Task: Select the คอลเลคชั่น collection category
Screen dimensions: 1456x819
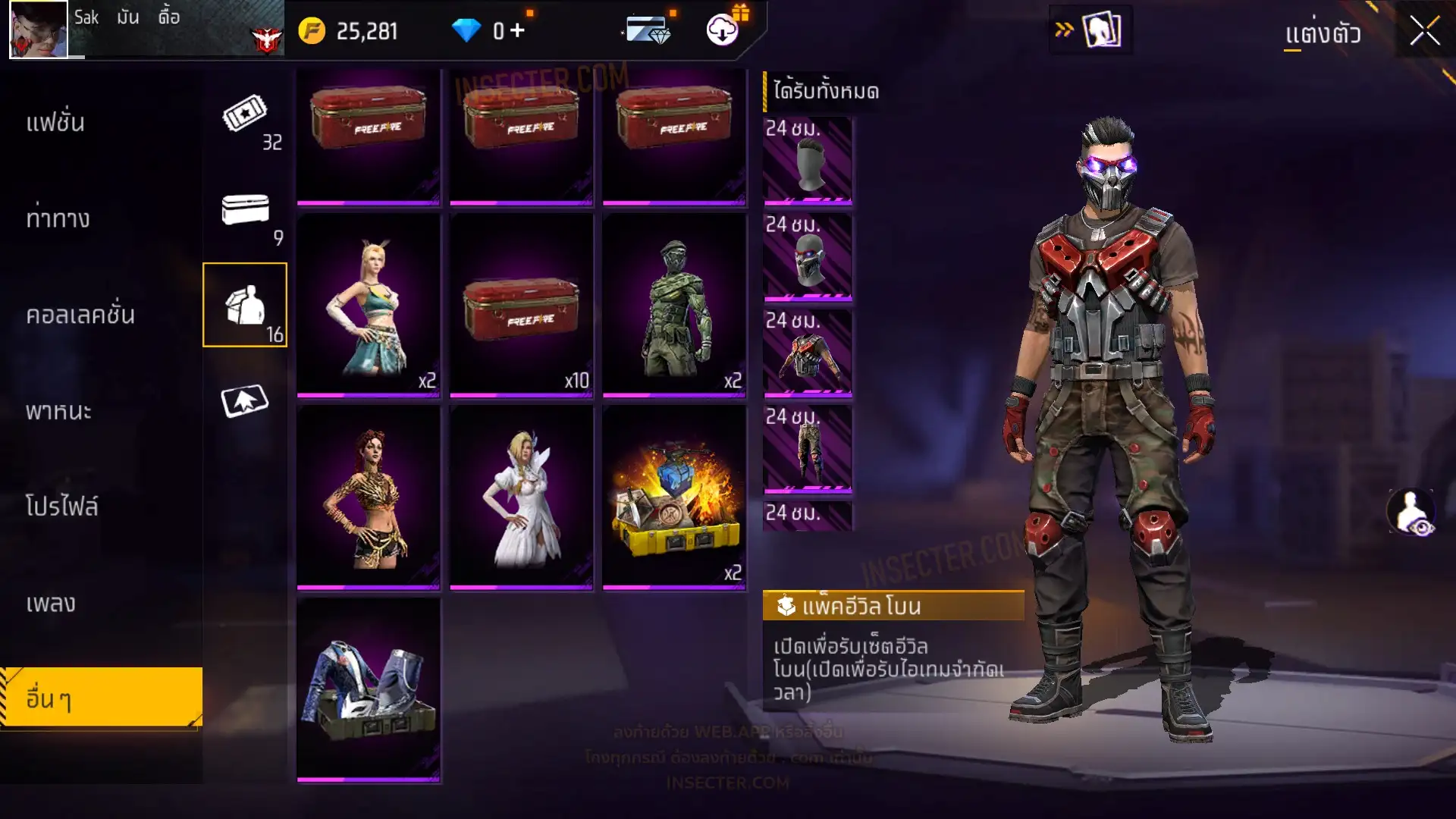Action: [80, 315]
